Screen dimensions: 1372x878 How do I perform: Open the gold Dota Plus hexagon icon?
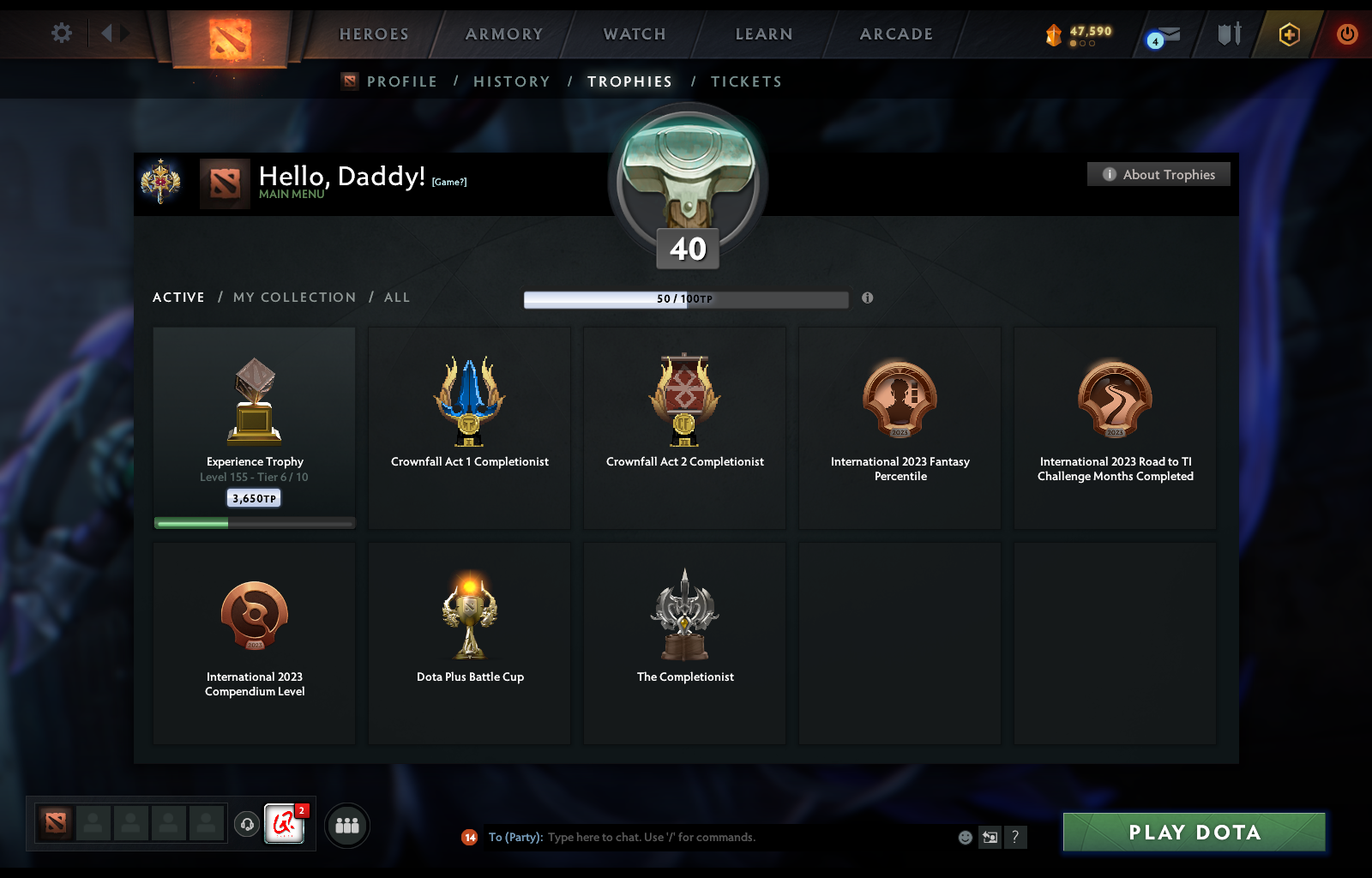[x=1286, y=35]
